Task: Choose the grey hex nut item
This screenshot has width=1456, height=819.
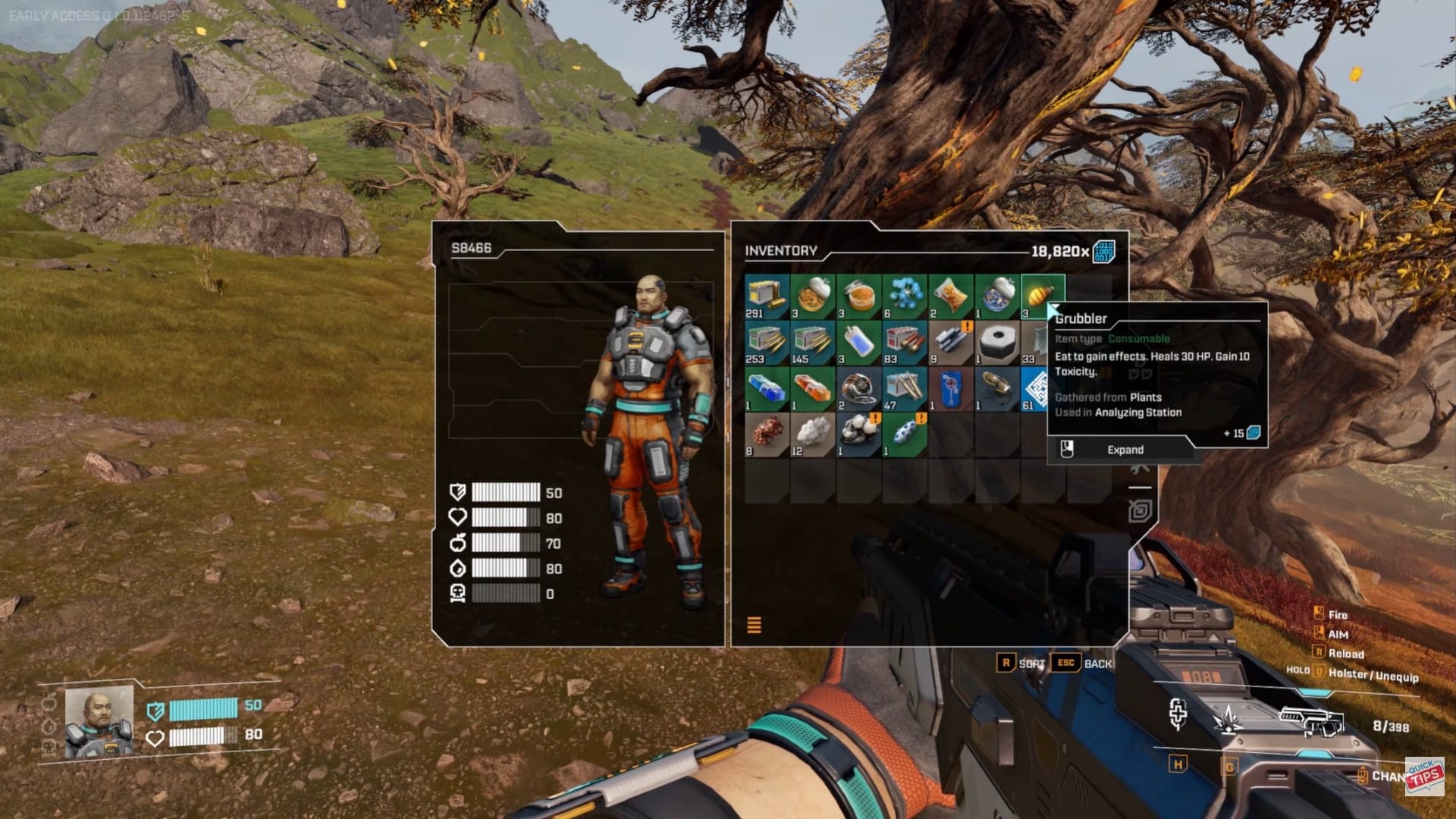Action: (996, 343)
